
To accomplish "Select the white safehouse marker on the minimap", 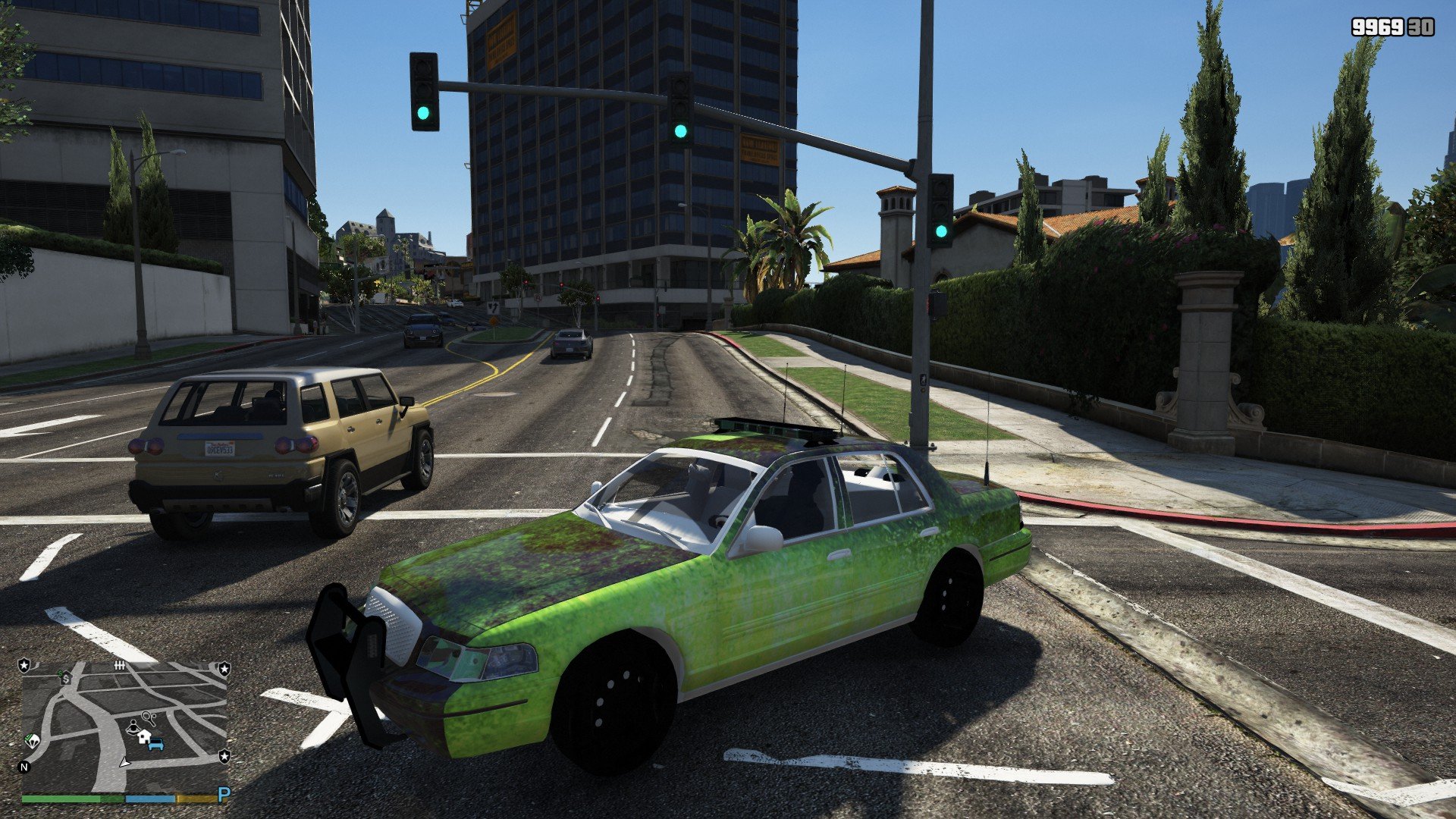I will (x=144, y=736).
